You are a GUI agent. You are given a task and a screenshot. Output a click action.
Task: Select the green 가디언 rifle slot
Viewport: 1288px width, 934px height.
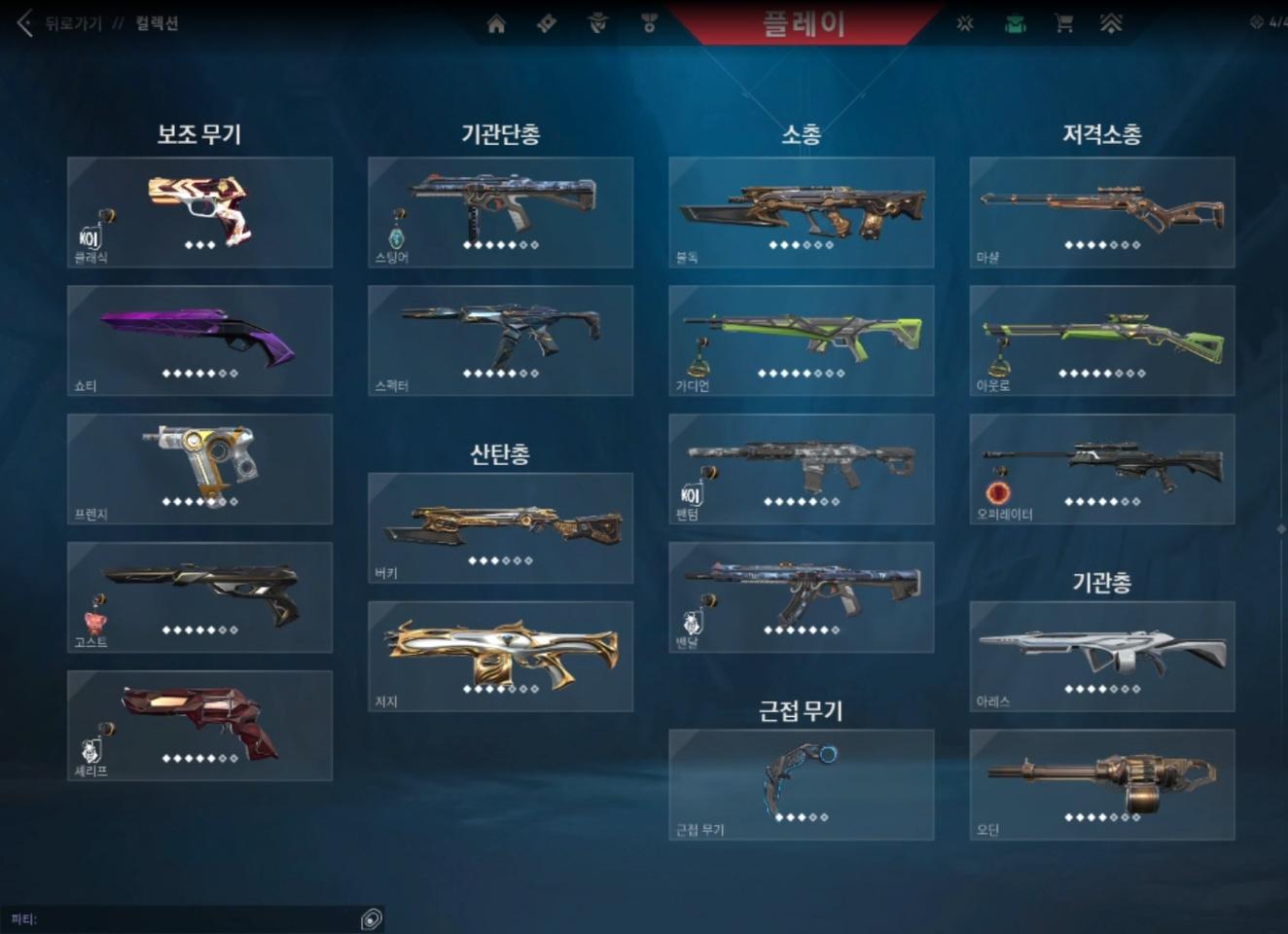click(x=802, y=341)
